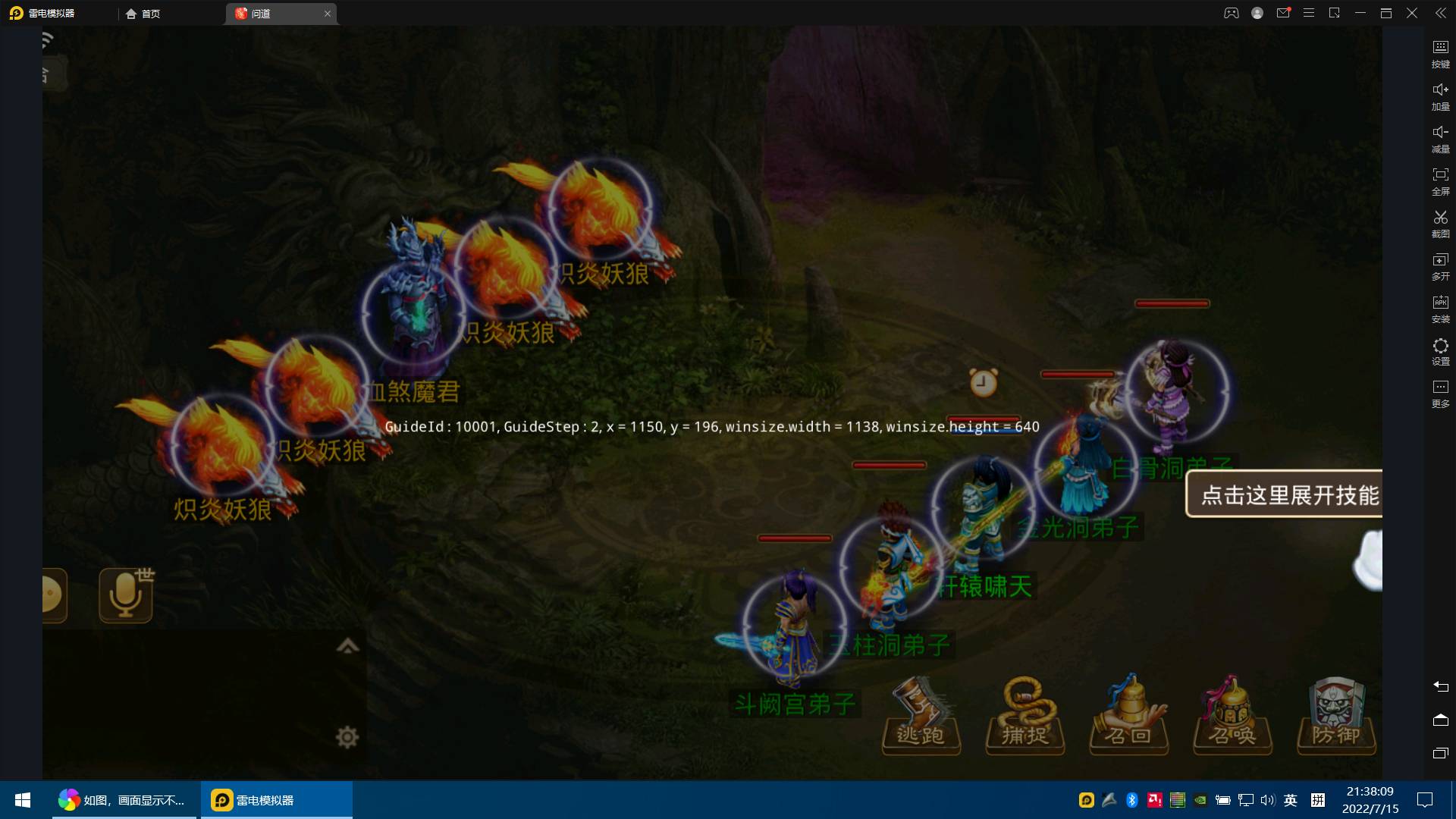The width and height of the screenshot is (1456, 819).
Task: Open the emulator 设置 settings
Action: pos(1440,351)
